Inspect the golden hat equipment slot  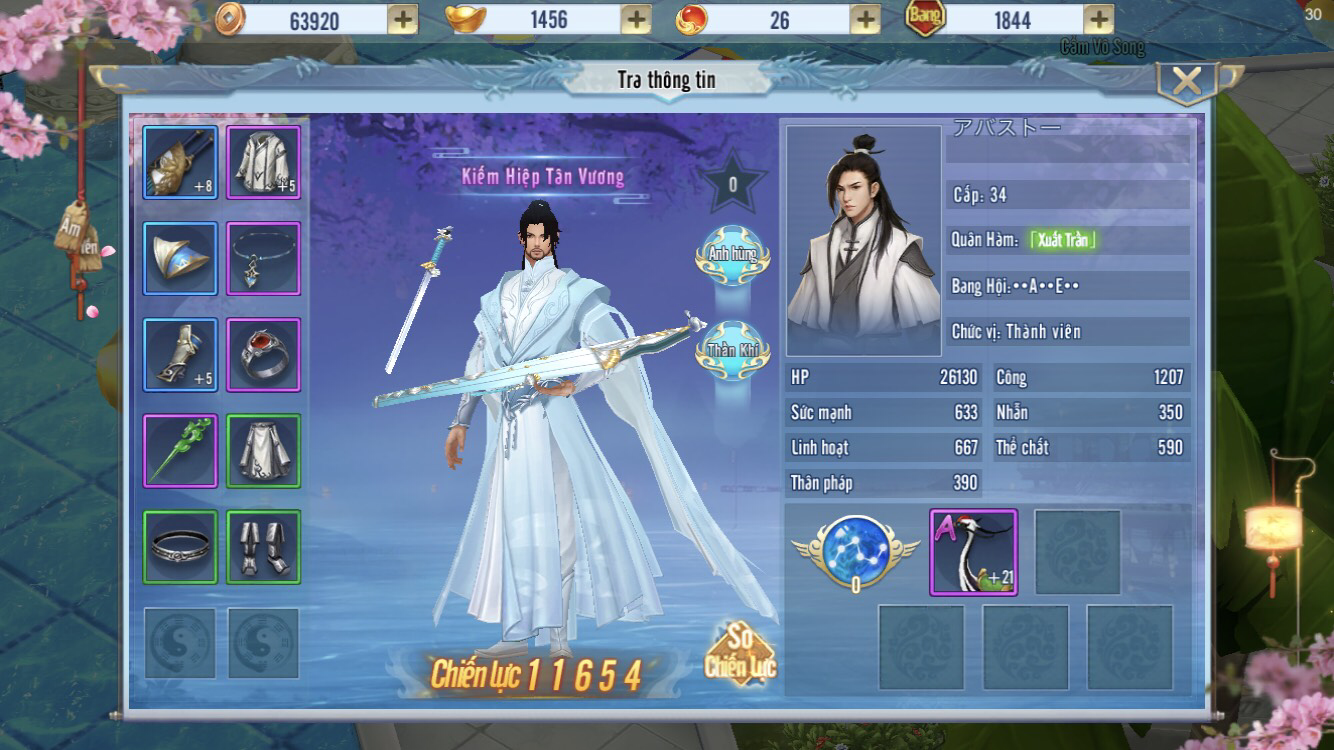click(180, 258)
